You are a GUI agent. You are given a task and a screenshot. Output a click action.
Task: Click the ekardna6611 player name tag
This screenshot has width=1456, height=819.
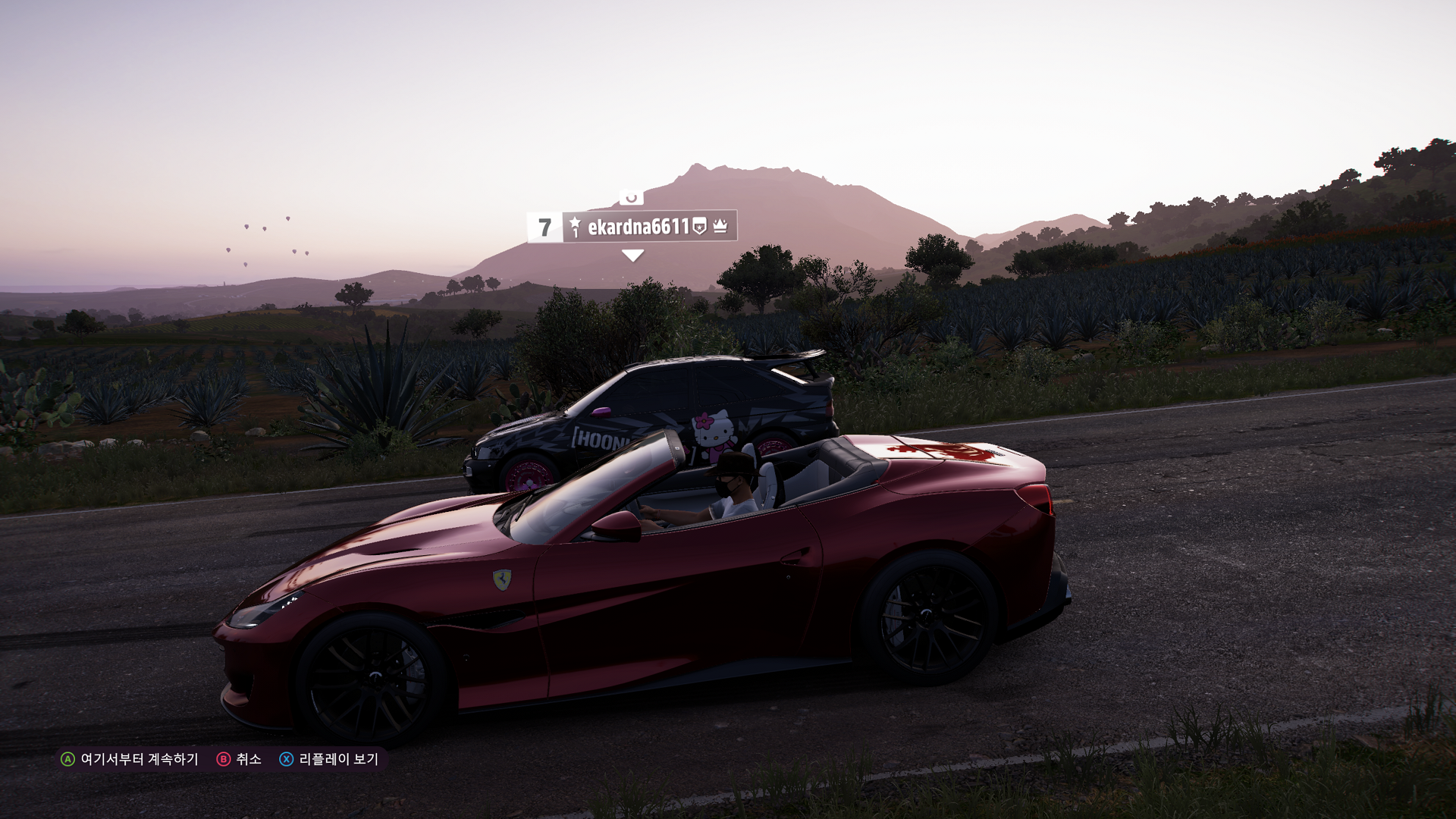coord(638,227)
